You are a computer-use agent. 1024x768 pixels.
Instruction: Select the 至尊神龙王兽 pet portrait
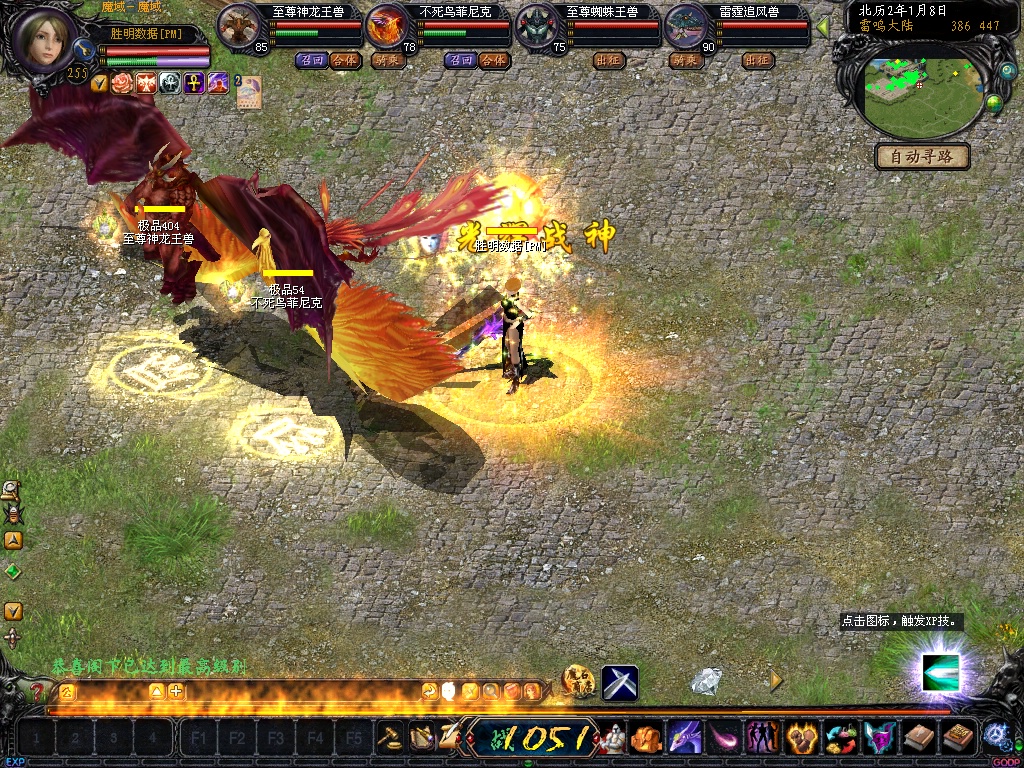click(x=239, y=26)
